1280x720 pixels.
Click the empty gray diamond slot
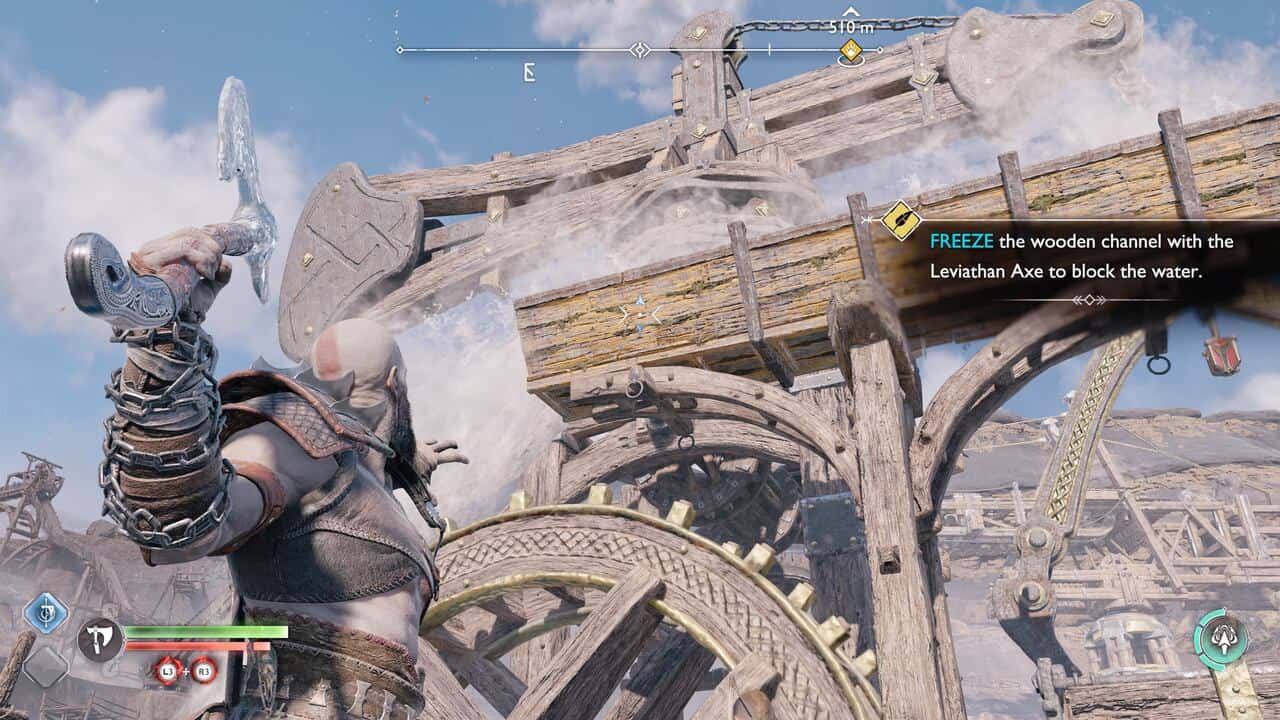[x=45, y=666]
